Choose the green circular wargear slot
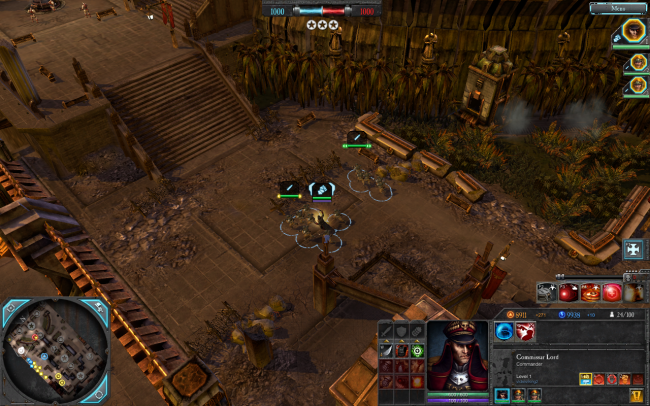The height and width of the screenshot is (406, 650). tap(417, 350)
